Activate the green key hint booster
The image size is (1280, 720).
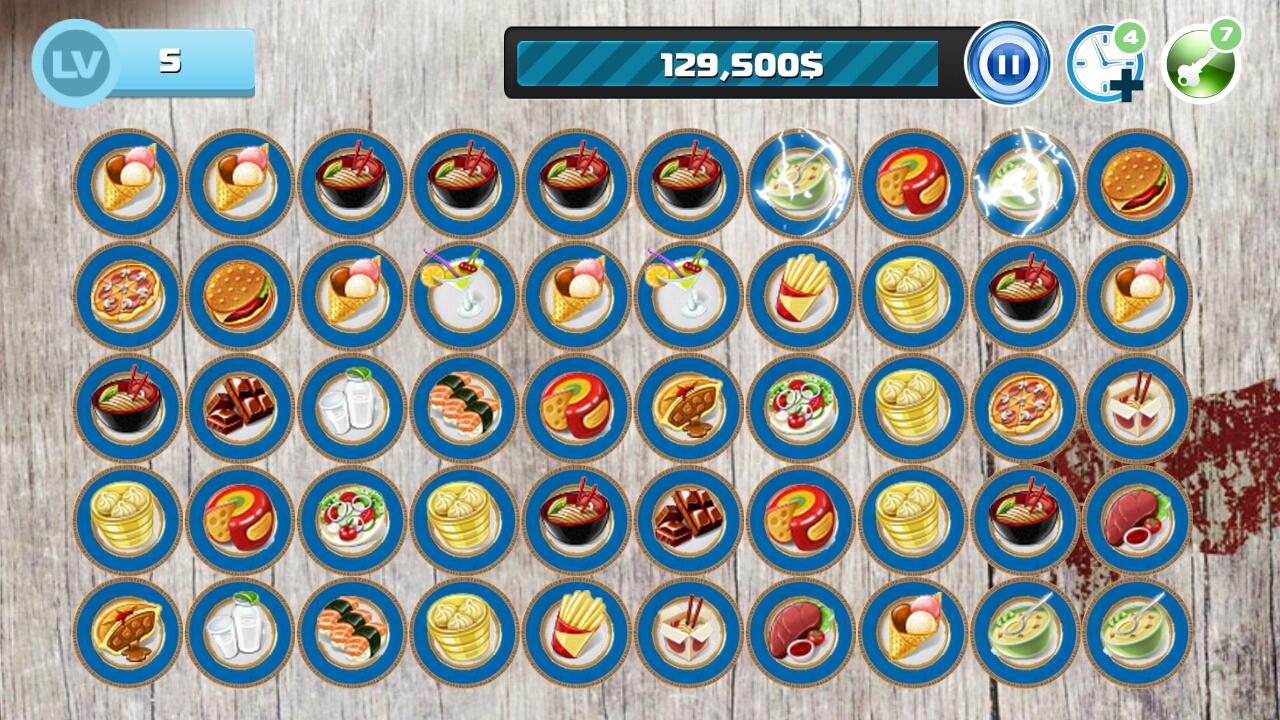coord(1199,65)
